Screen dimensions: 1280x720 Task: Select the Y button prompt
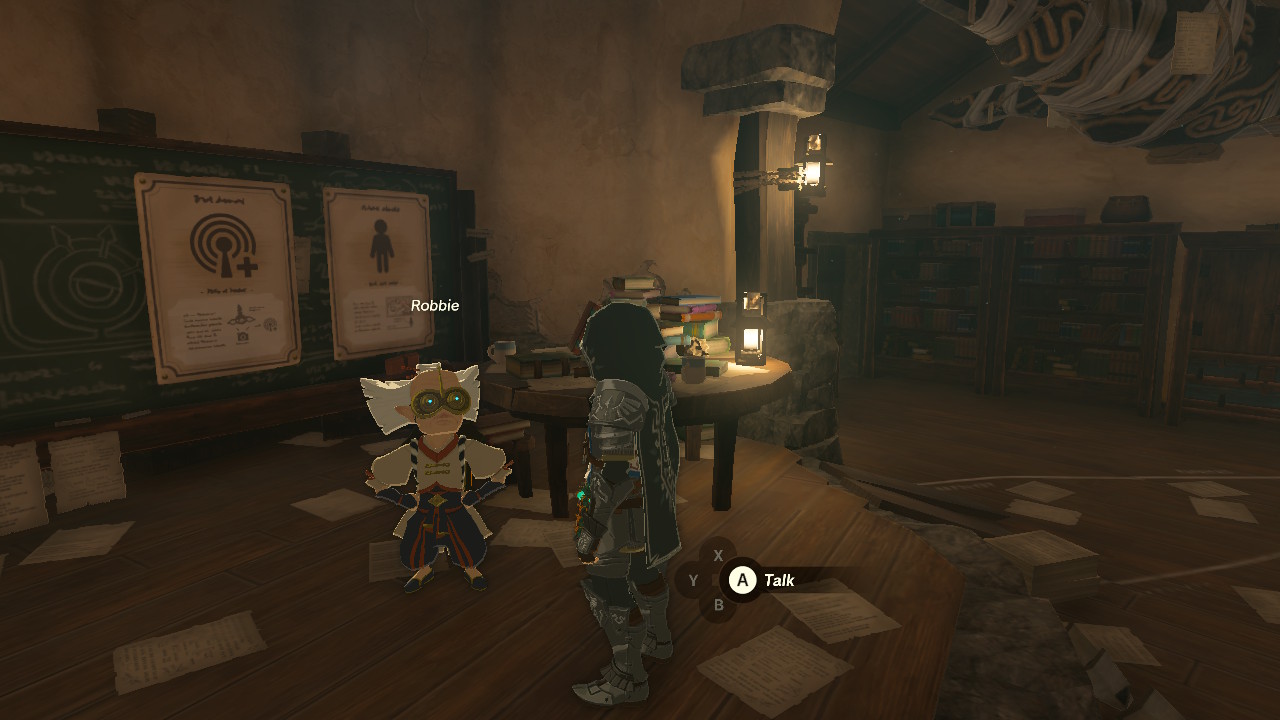[693, 580]
